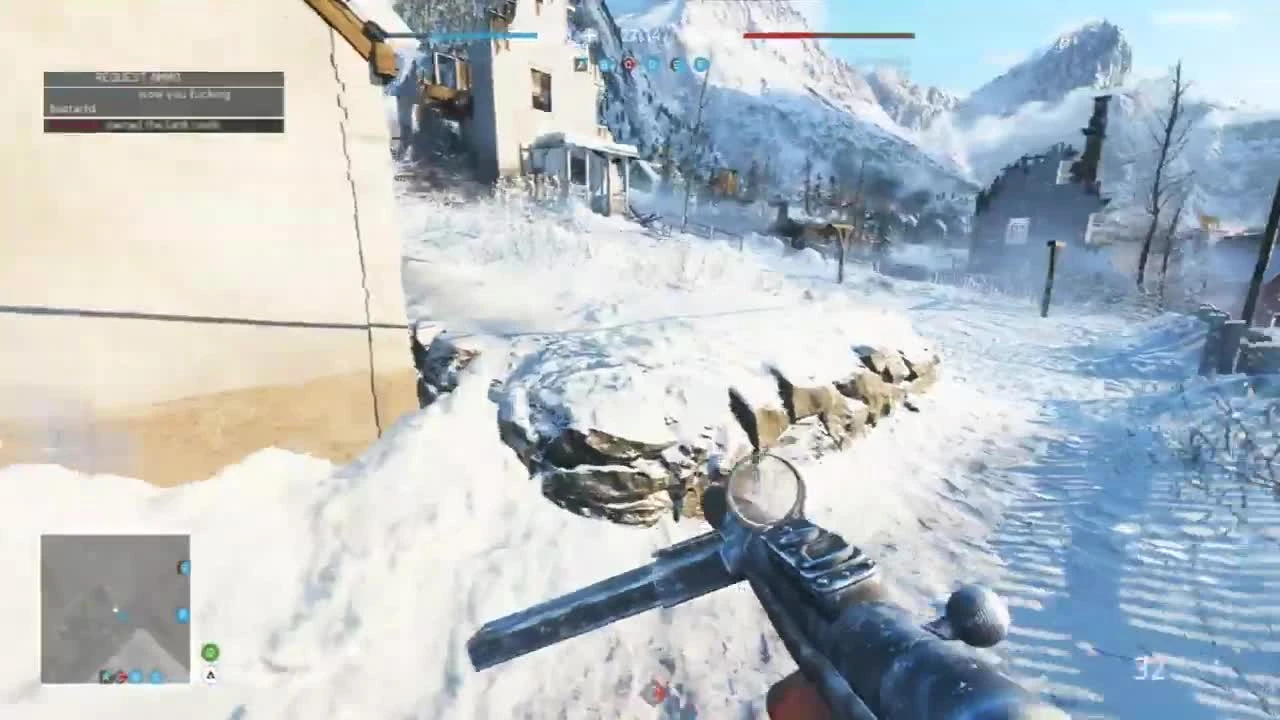Select objective flag A marker at top
The image size is (1280, 720).
tap(581, 64)
